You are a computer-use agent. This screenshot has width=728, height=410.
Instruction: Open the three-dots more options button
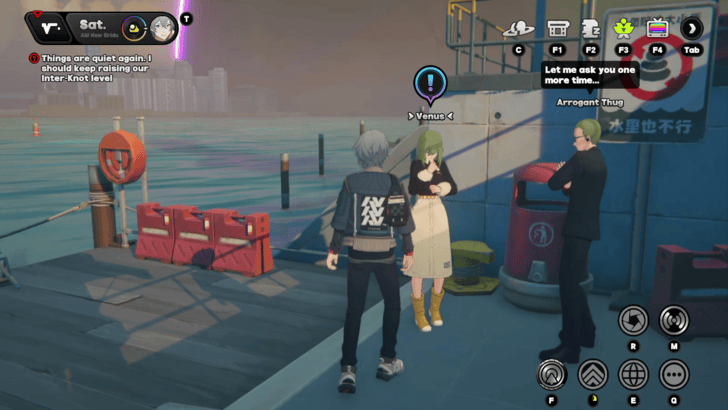(674, 375)
